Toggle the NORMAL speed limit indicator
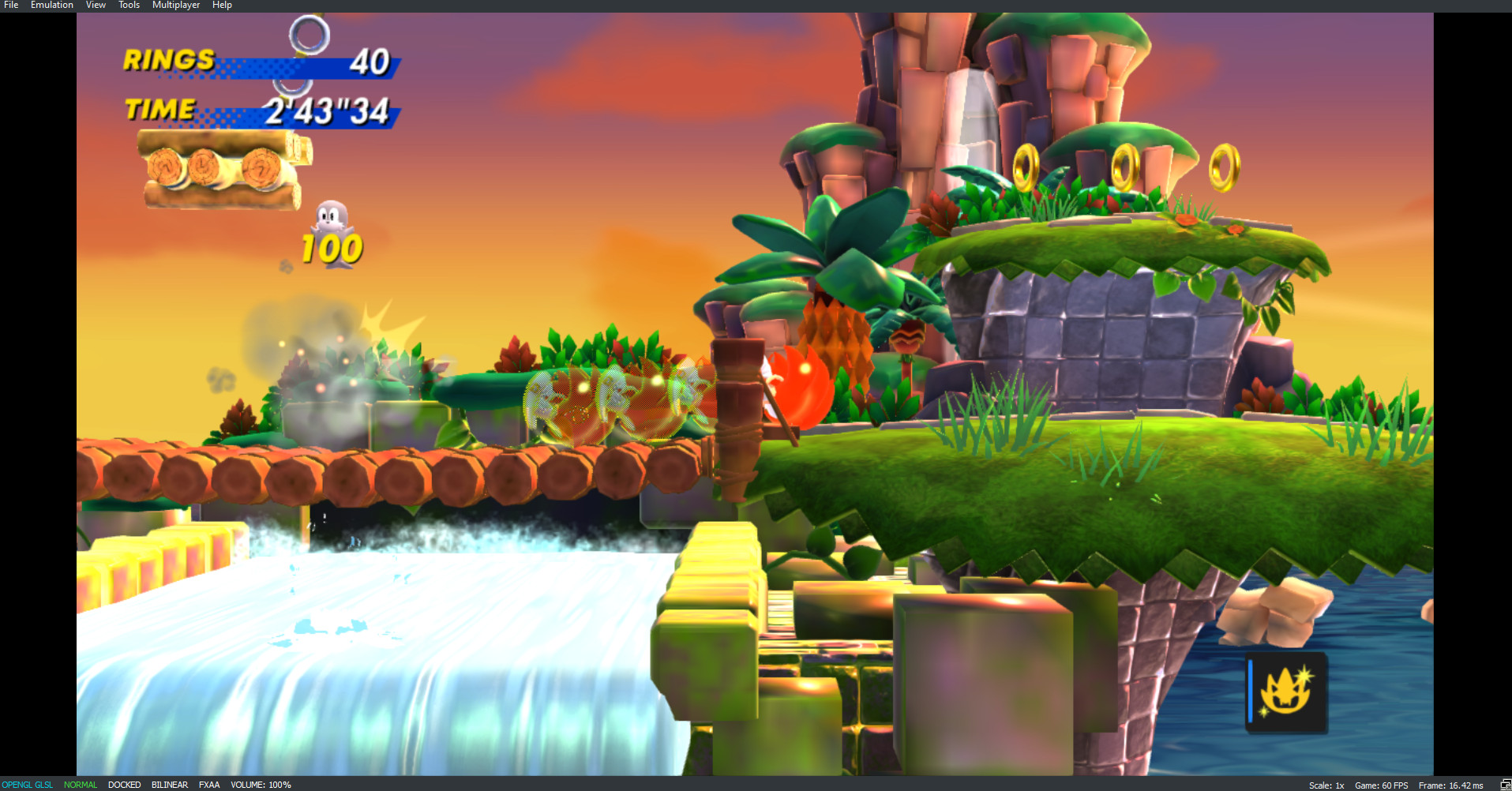 coord(81,784)
